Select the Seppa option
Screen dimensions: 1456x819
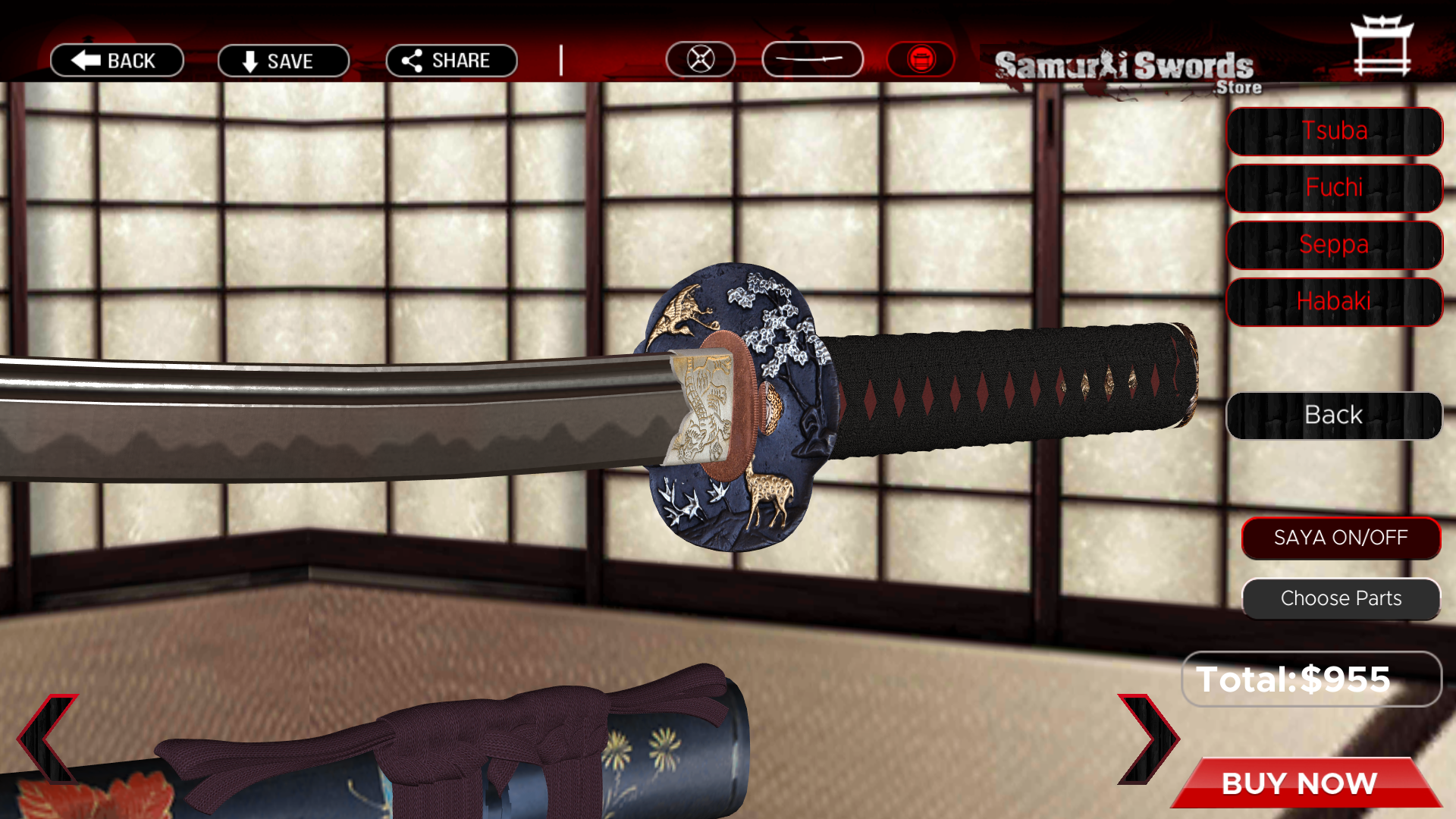(x=1333, y=244)
